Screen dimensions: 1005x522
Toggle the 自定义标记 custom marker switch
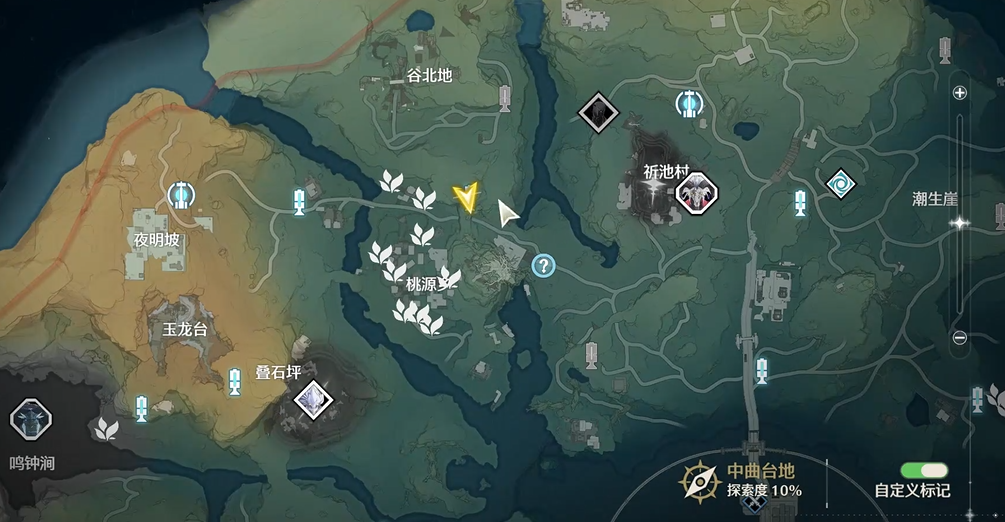[923, 470]
